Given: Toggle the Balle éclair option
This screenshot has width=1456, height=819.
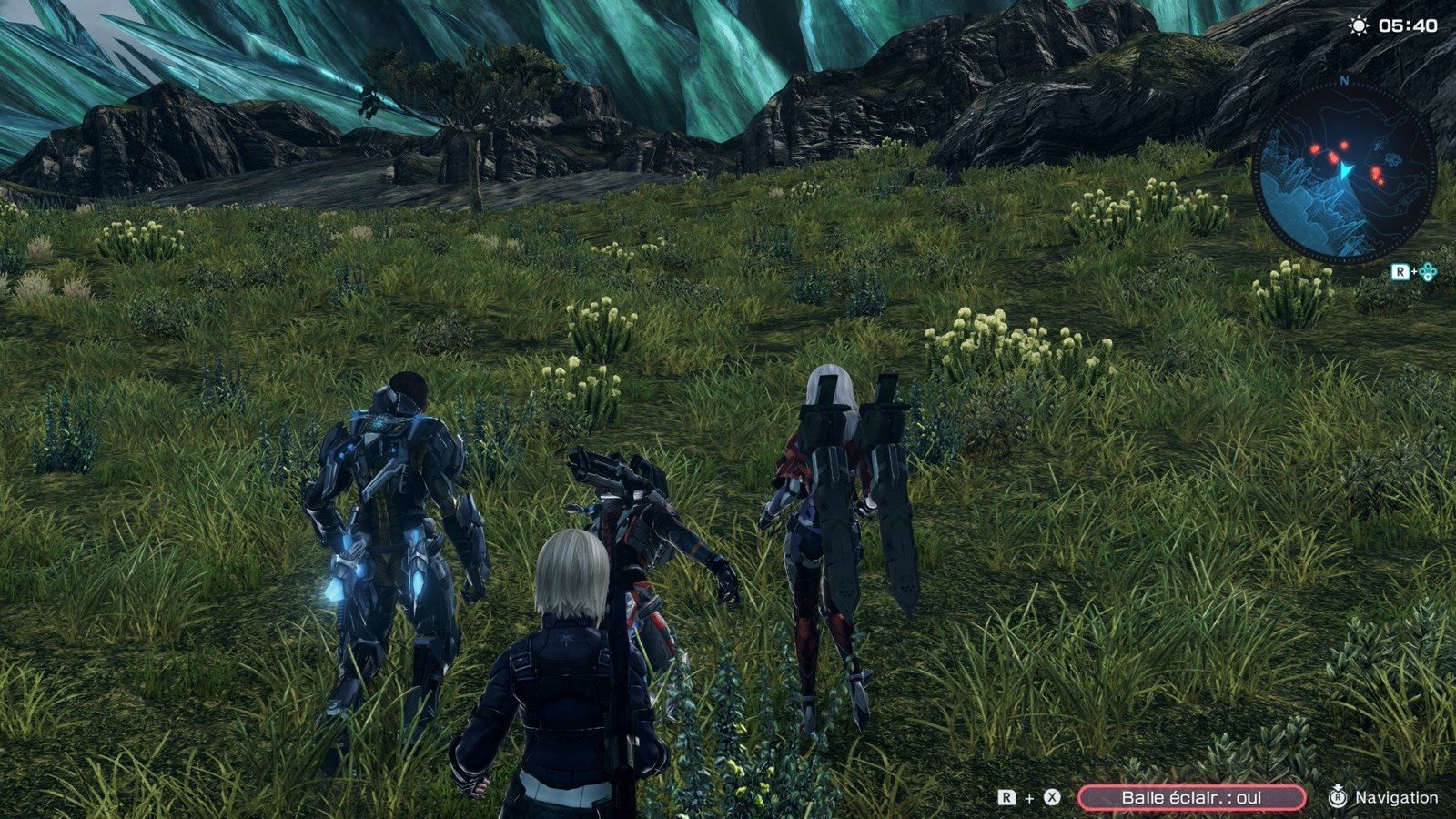Looking at the screenshot, I should (1191, 797).
